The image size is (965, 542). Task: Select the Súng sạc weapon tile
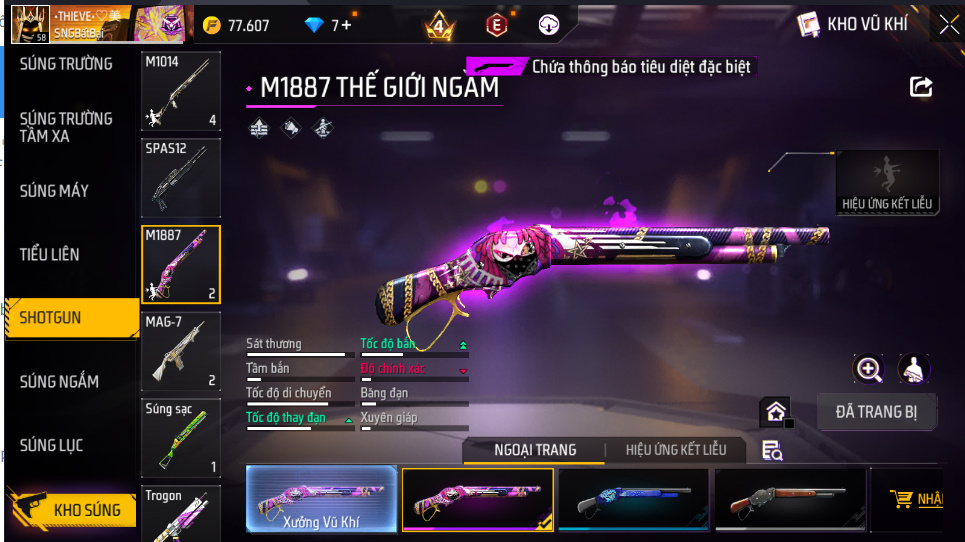coord(181,437)
